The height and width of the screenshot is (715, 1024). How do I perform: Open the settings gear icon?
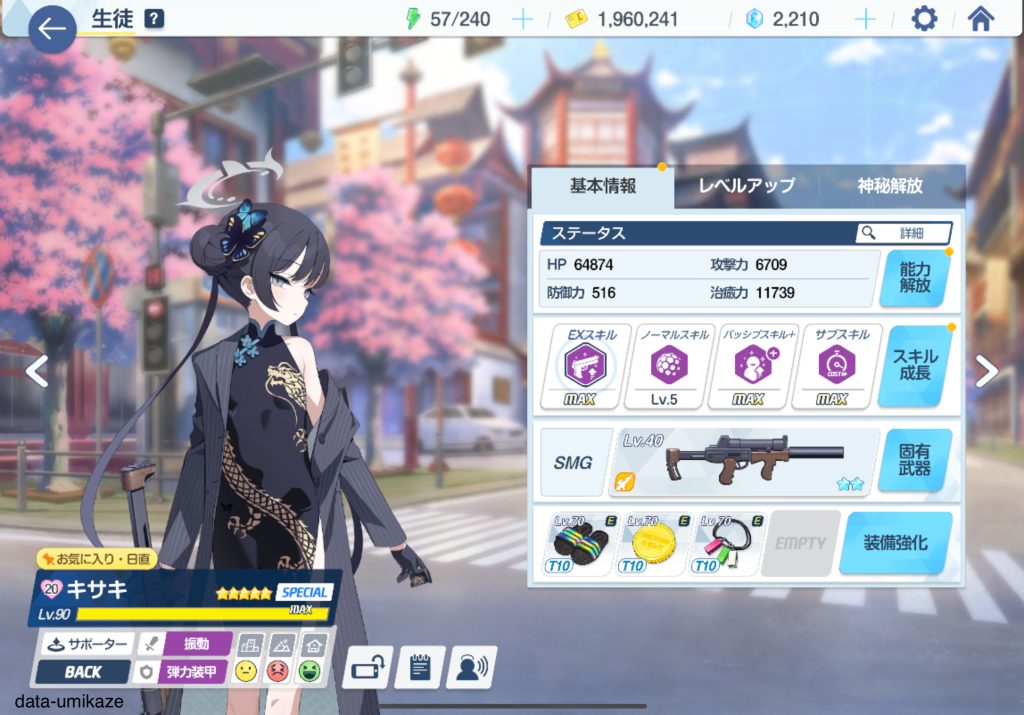pos(925,19)
